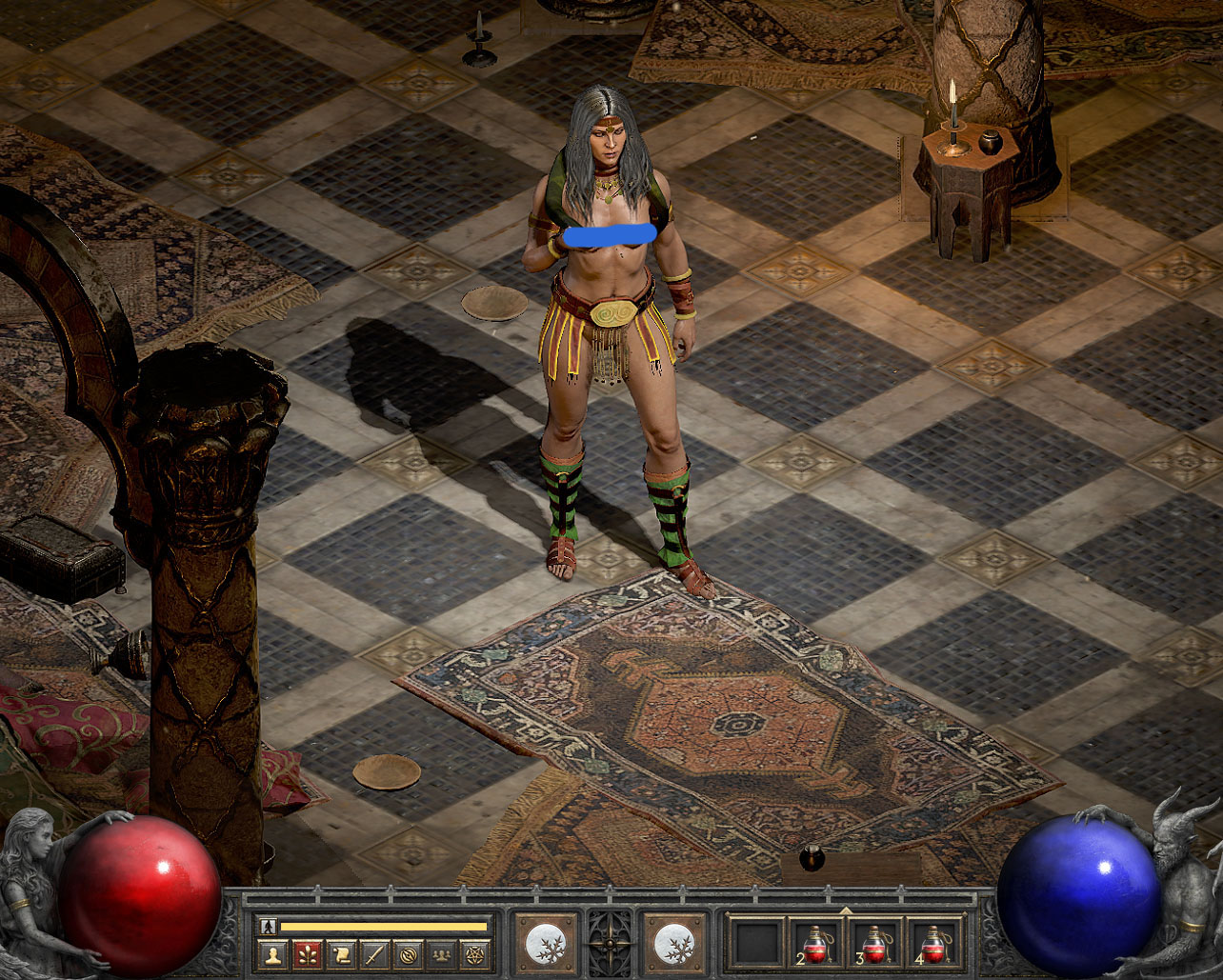Click the empty first belt slot

coord(757,944)
